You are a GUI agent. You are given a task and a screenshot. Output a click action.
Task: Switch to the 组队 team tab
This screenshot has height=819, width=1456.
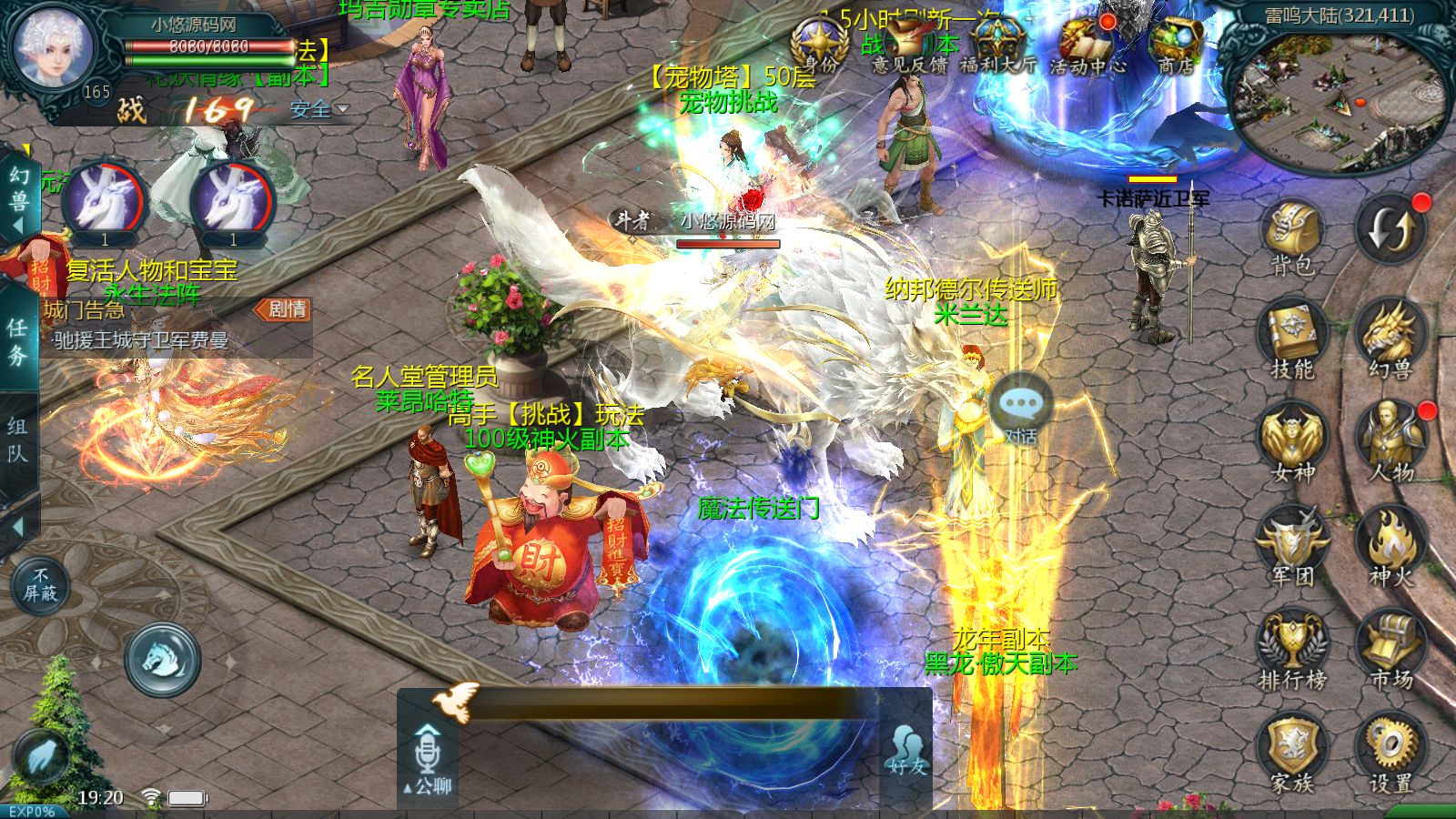click(18, 440)
